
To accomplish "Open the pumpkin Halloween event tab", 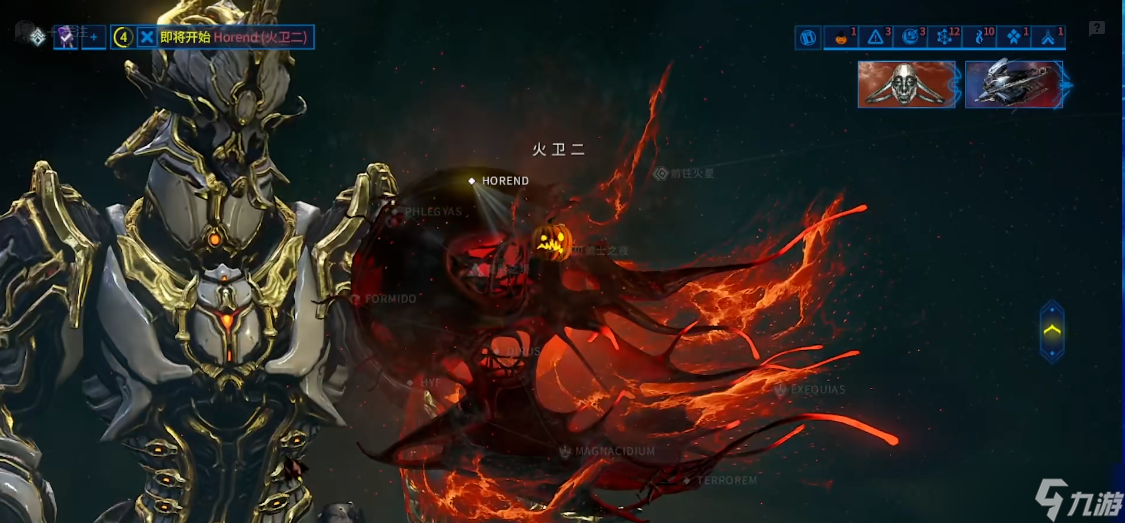I will [841, 37].
